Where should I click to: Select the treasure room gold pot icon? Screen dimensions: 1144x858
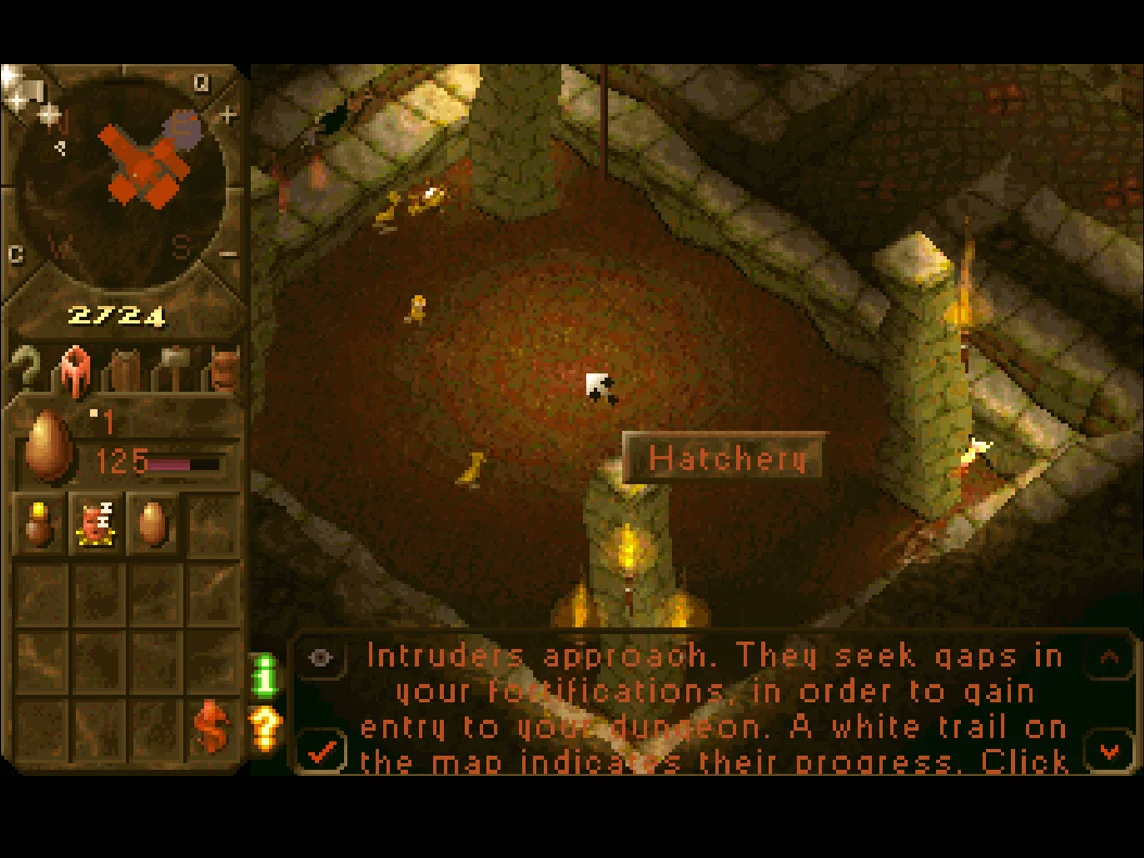[39, 523]
